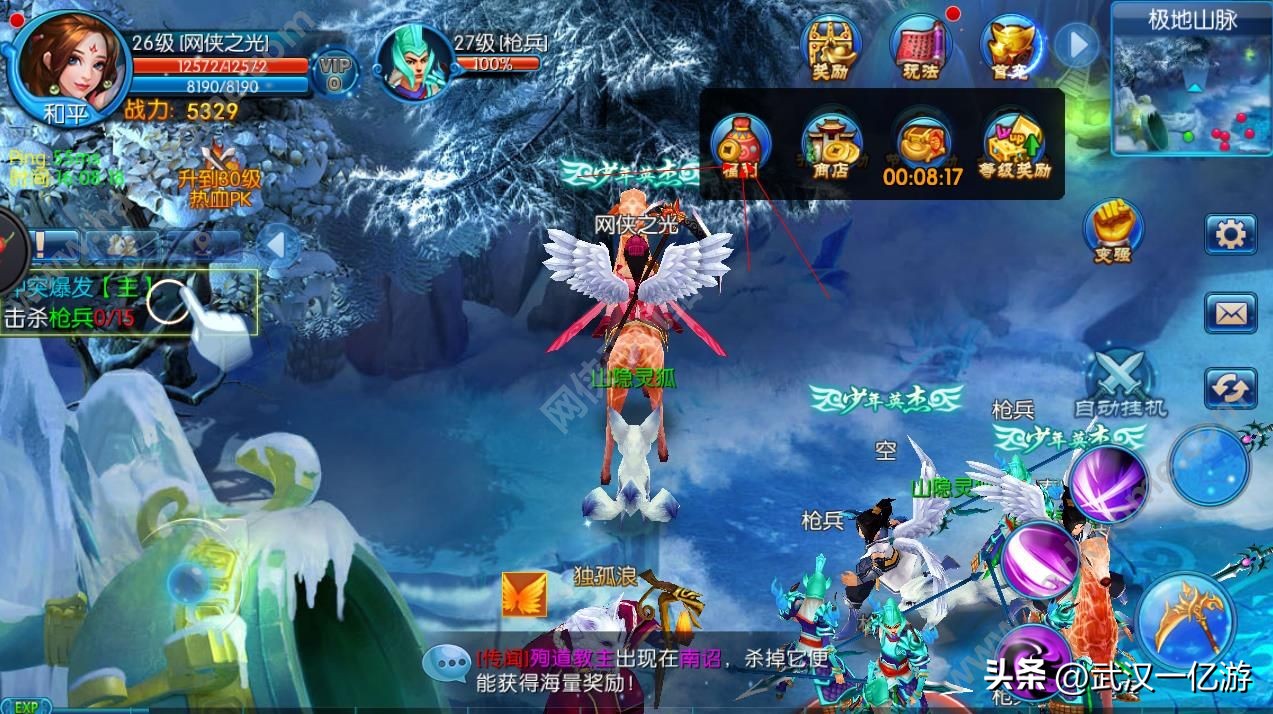Collapse the top icon row with arrow button
1273x714 pixels.
click(x=1076, y=45)
